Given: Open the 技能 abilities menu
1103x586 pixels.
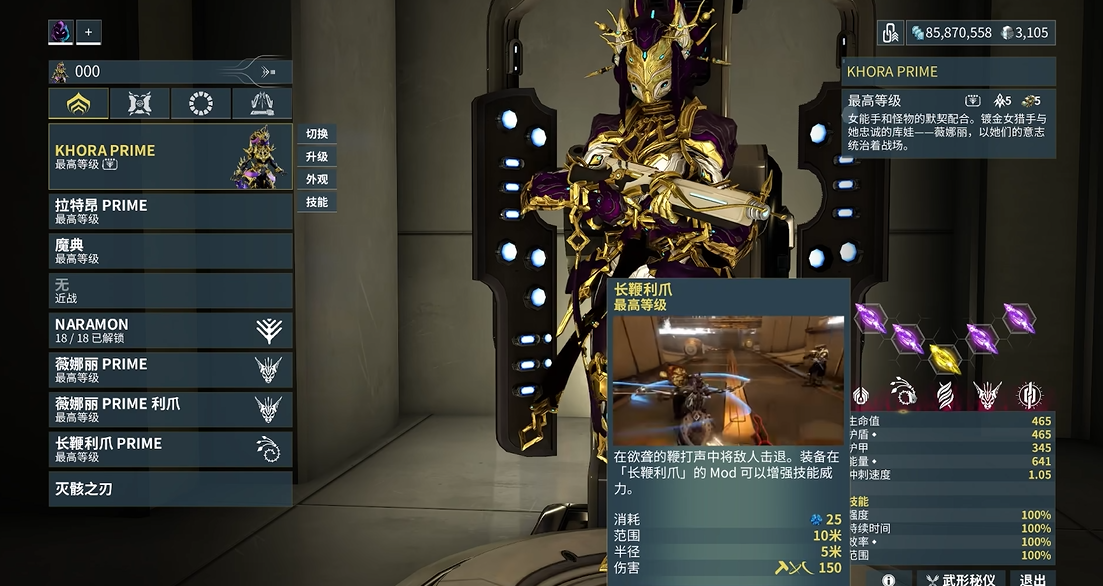Looking at the screenshot, I should [x=317, y=202].
